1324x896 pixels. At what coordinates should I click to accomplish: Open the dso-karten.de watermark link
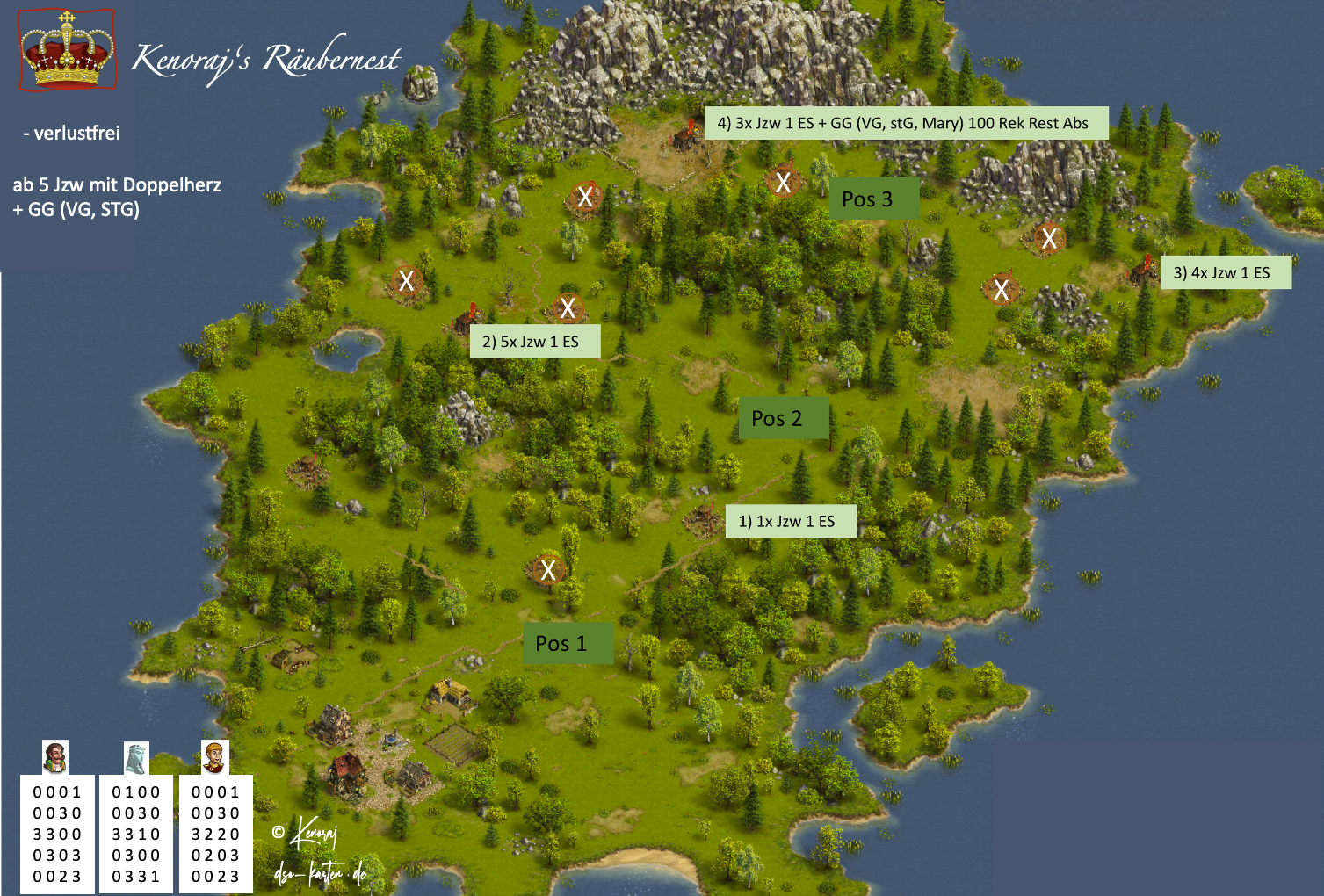coord(320,873)
